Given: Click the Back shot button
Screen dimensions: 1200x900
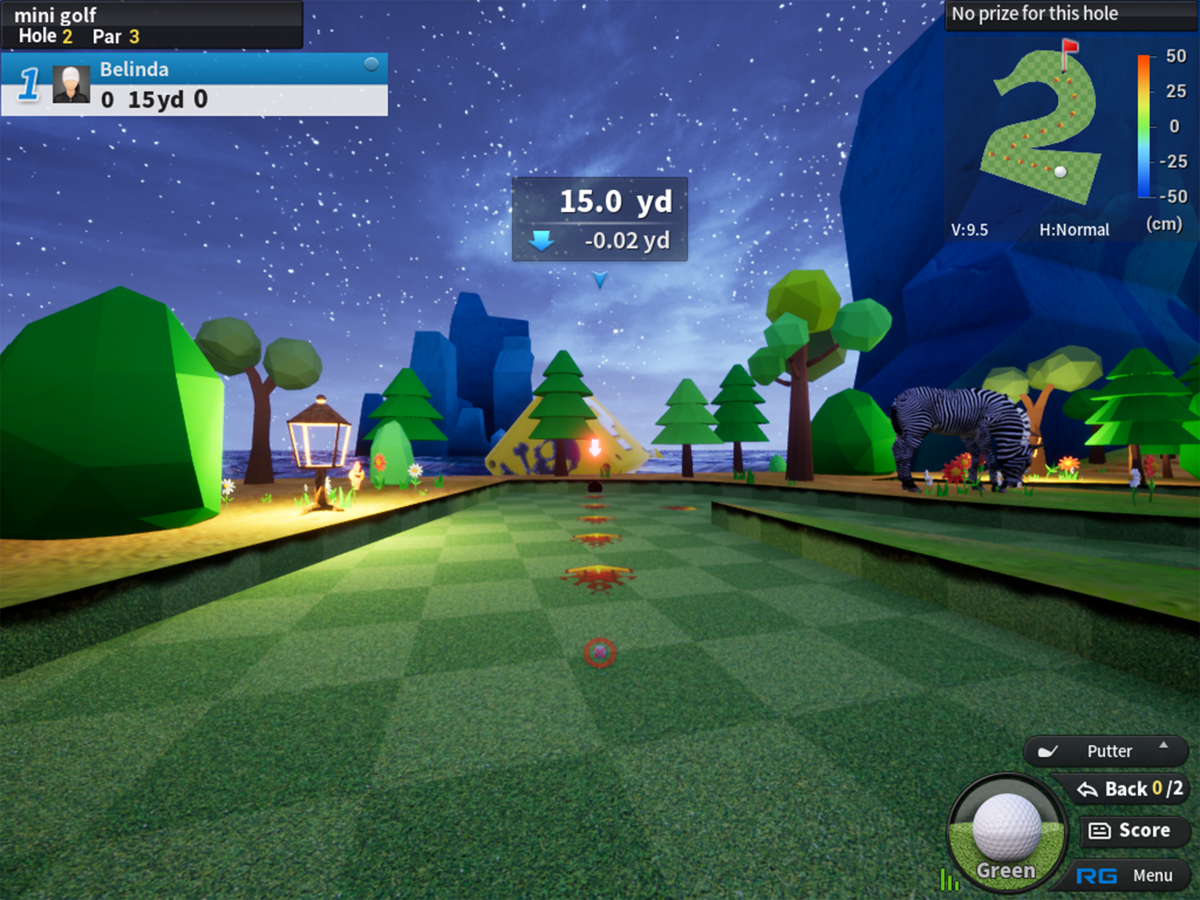Looking at the screenshot, I should point(1120,789).
